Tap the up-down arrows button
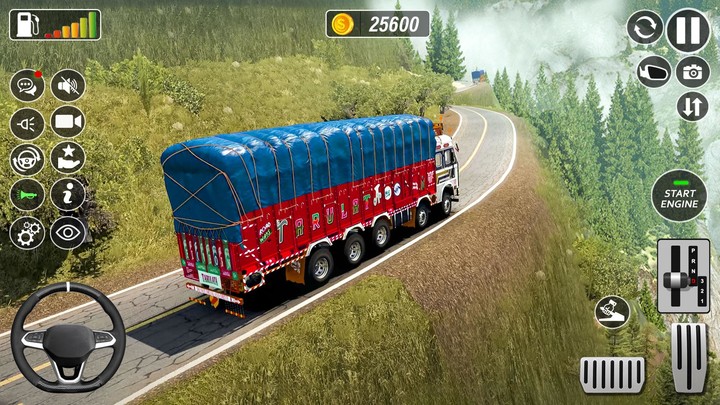Viewport: 720px width, 405px height. (x=692, y=106)
